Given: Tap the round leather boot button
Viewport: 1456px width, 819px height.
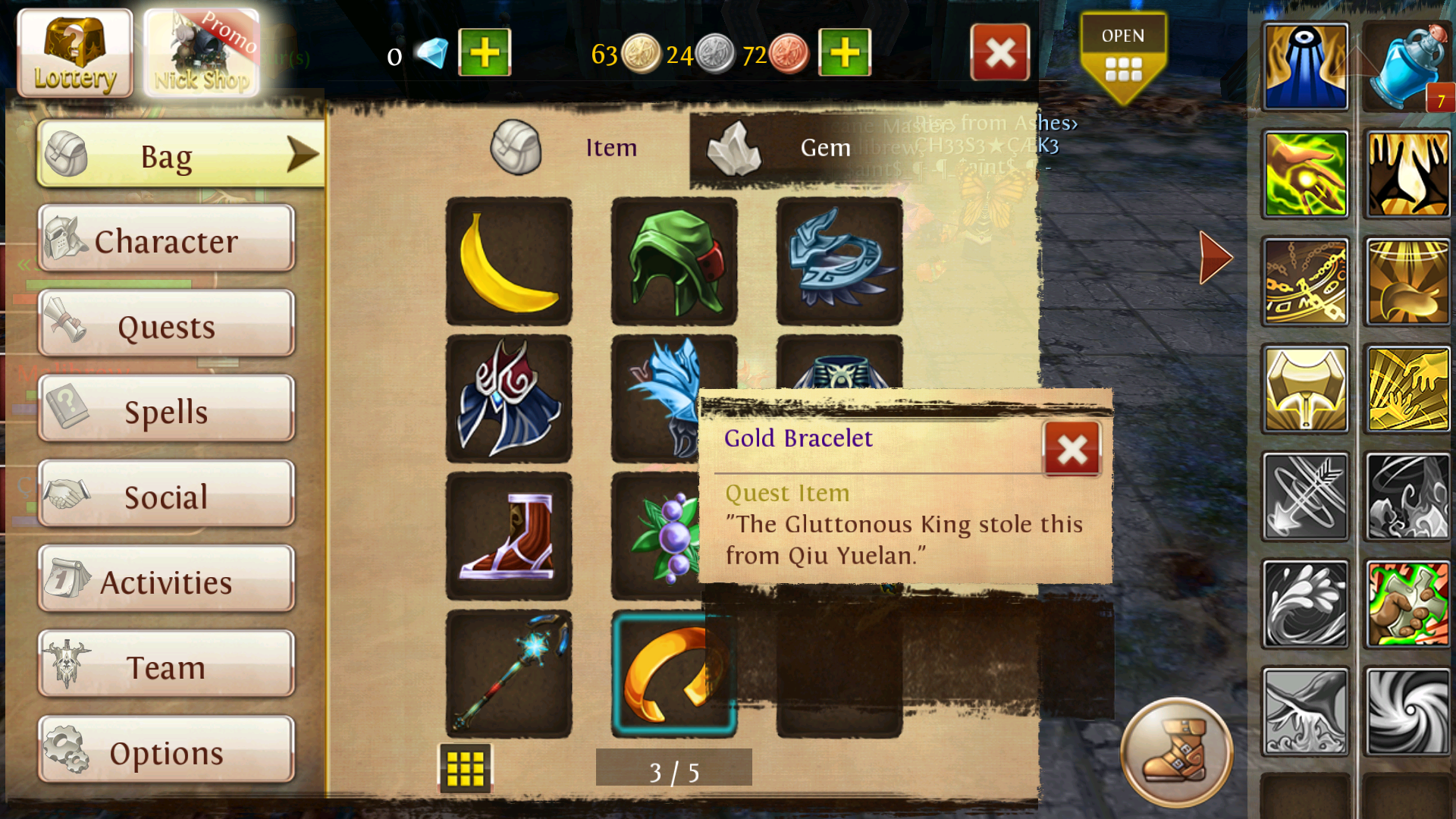Looking at the screenshot, I should [x=1176, y=752].
